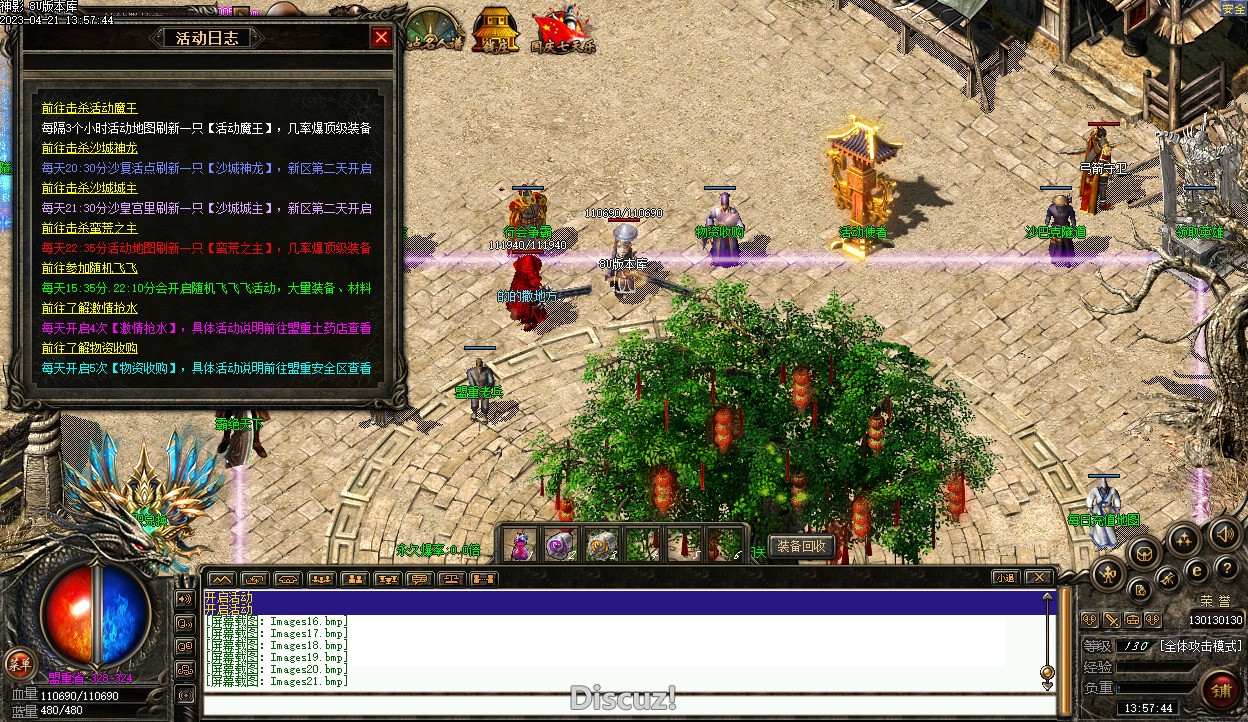The height and width of the screenshot is (722, 1248).
Task: Click the 装备回收 equipment recycle button
Action: (802, 546)
